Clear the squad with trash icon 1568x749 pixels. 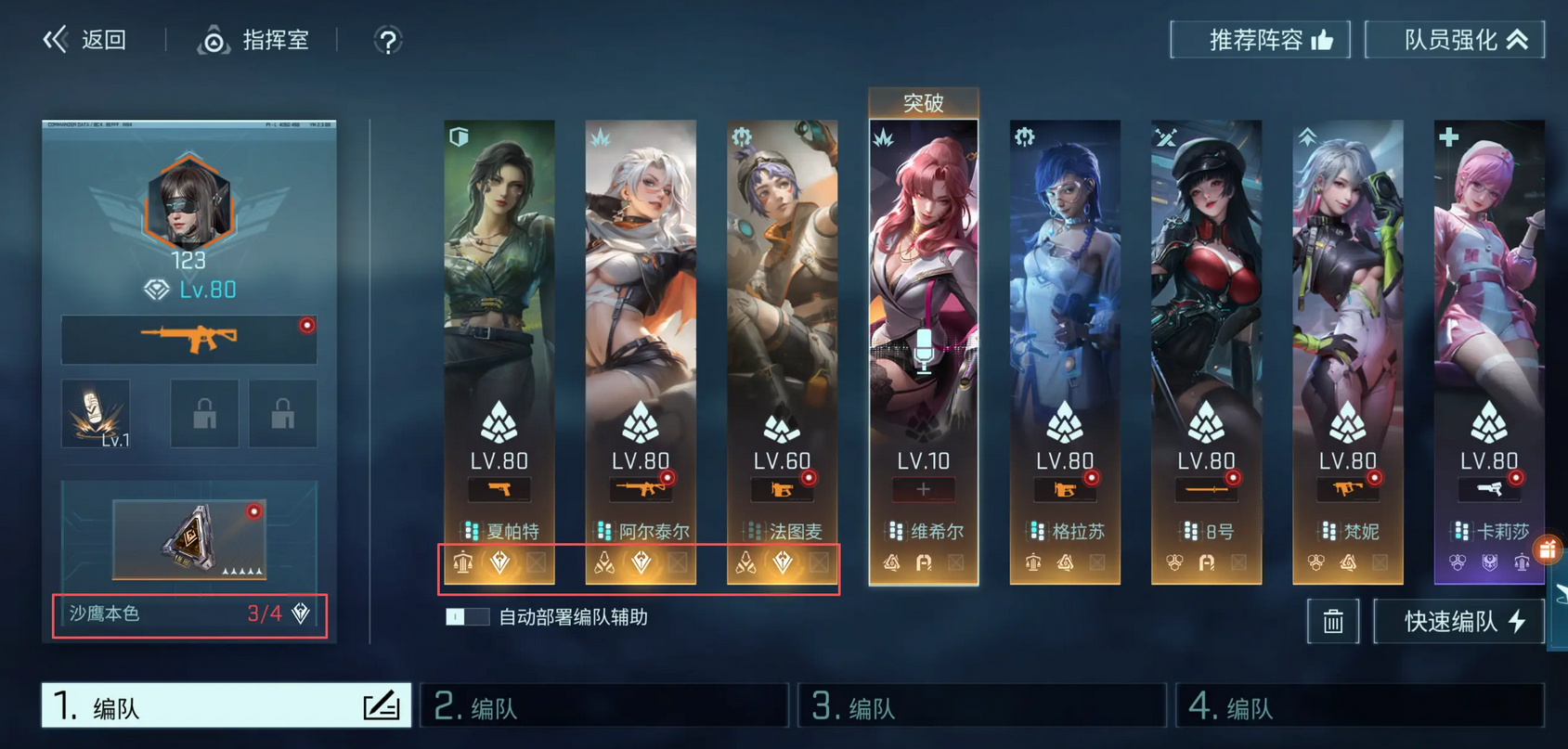1333,621
